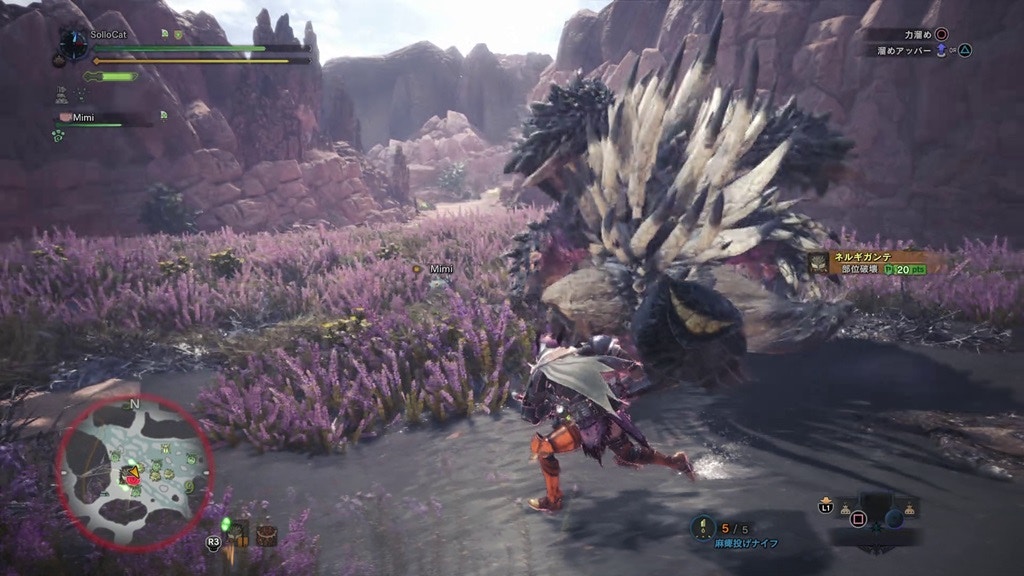The height and width of the screenshot is (576, 1024).
Task: Click the Nergigante part break notification
Action: (x=867, y=263)
